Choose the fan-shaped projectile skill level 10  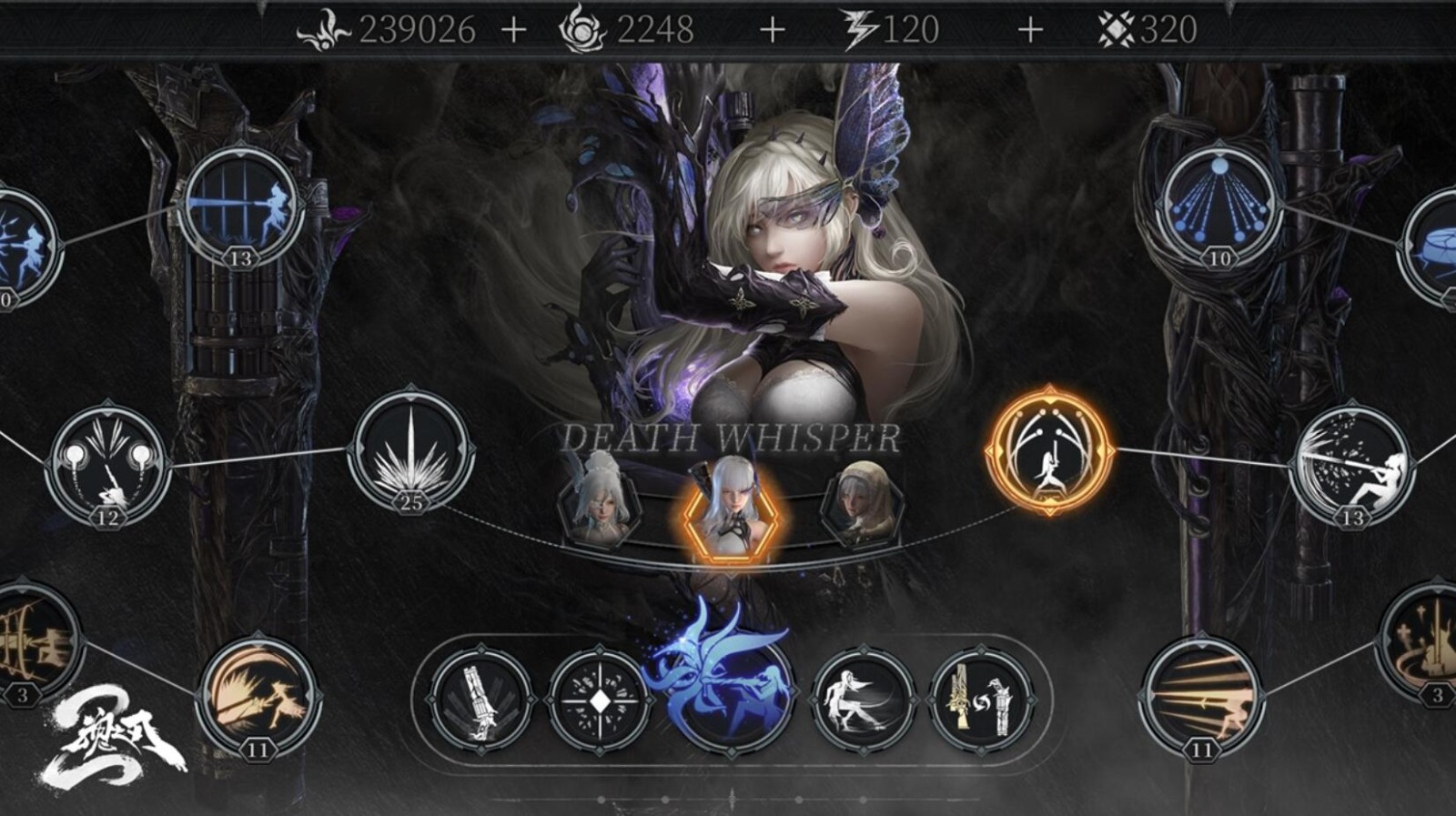click(1218, 207)
